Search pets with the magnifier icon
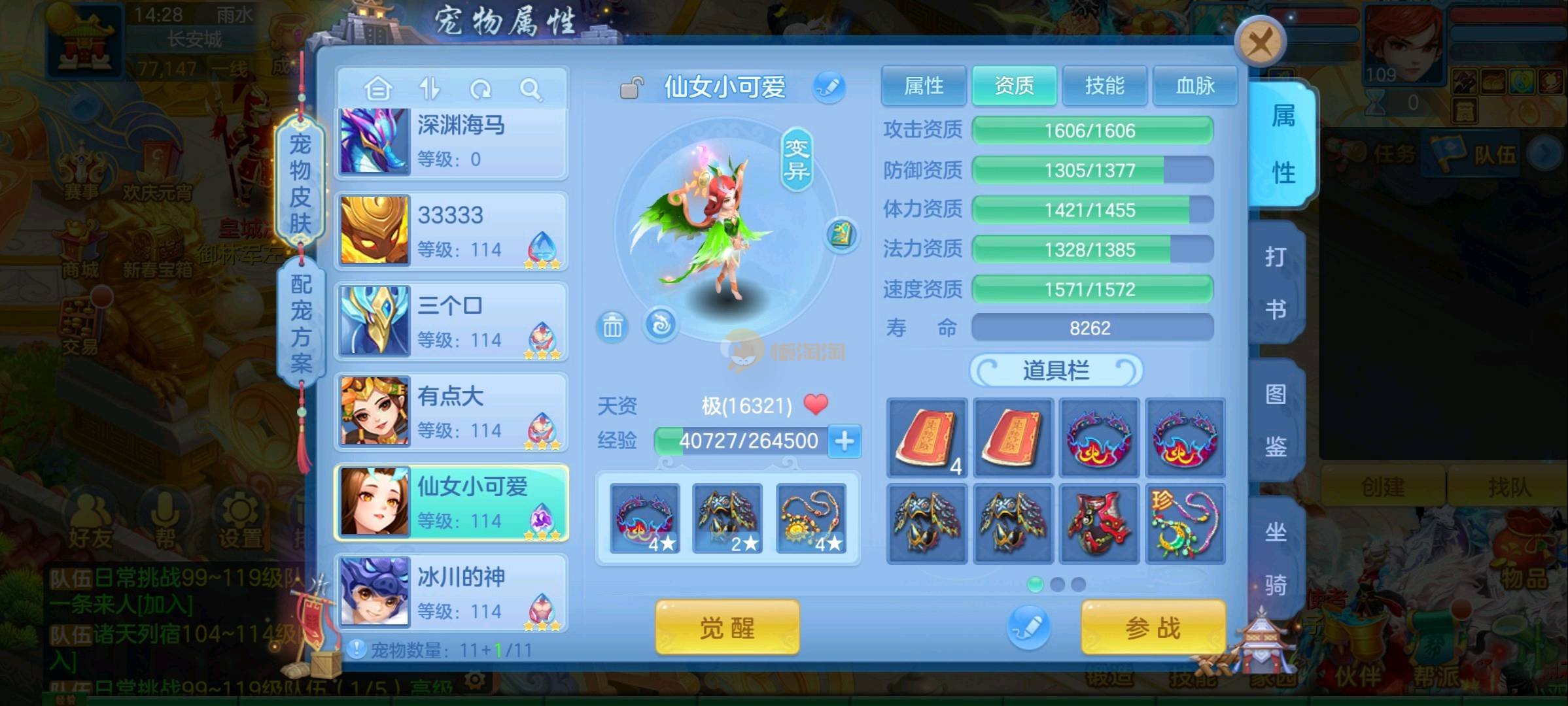 [531, 89]
